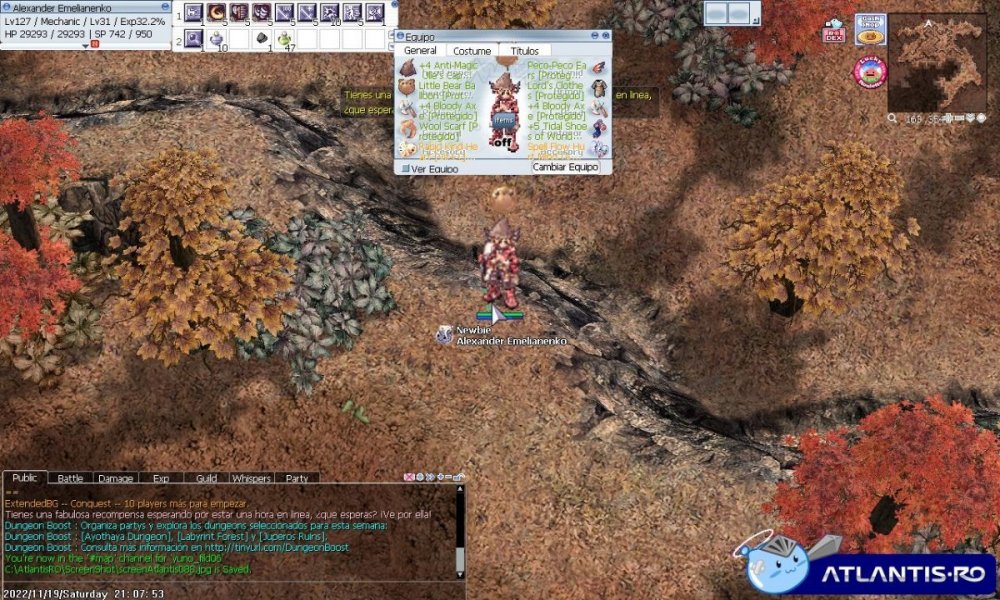This screenshot has width=1000, height=600.
Task: Click the DEX bird icon
Action: (x=833, y=32)
